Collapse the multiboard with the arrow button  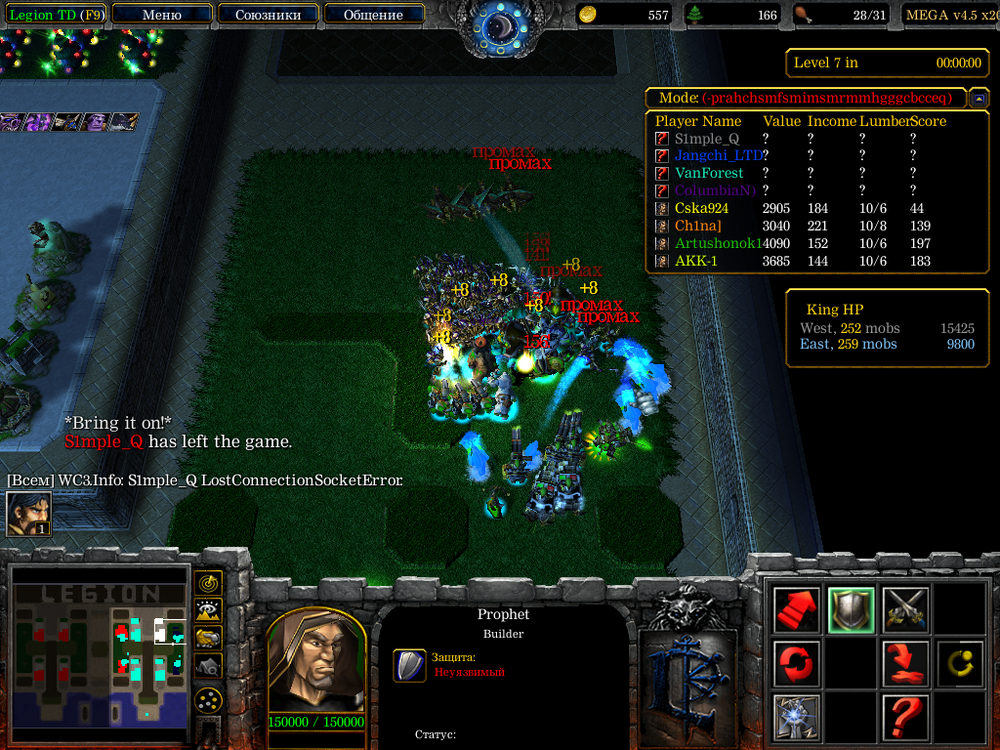pos(979,98)
